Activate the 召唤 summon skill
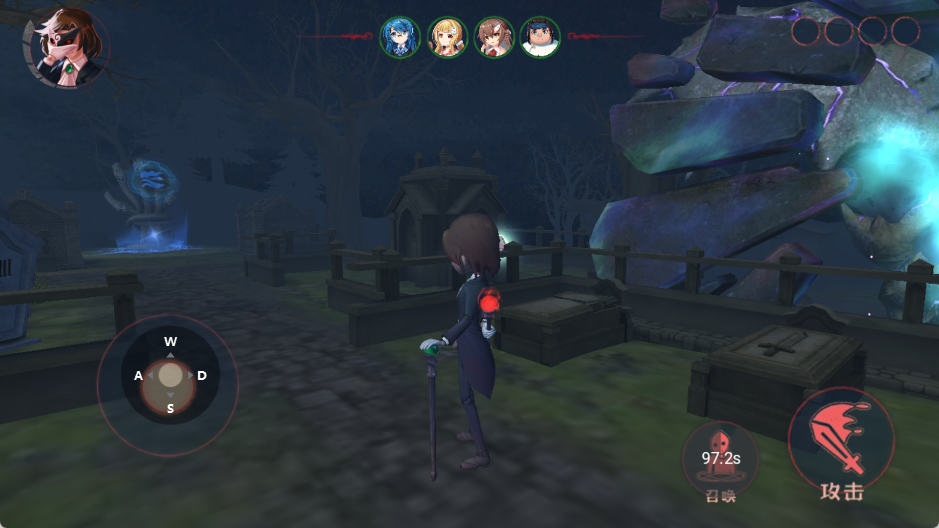939x528 pixels. point(719,459)
